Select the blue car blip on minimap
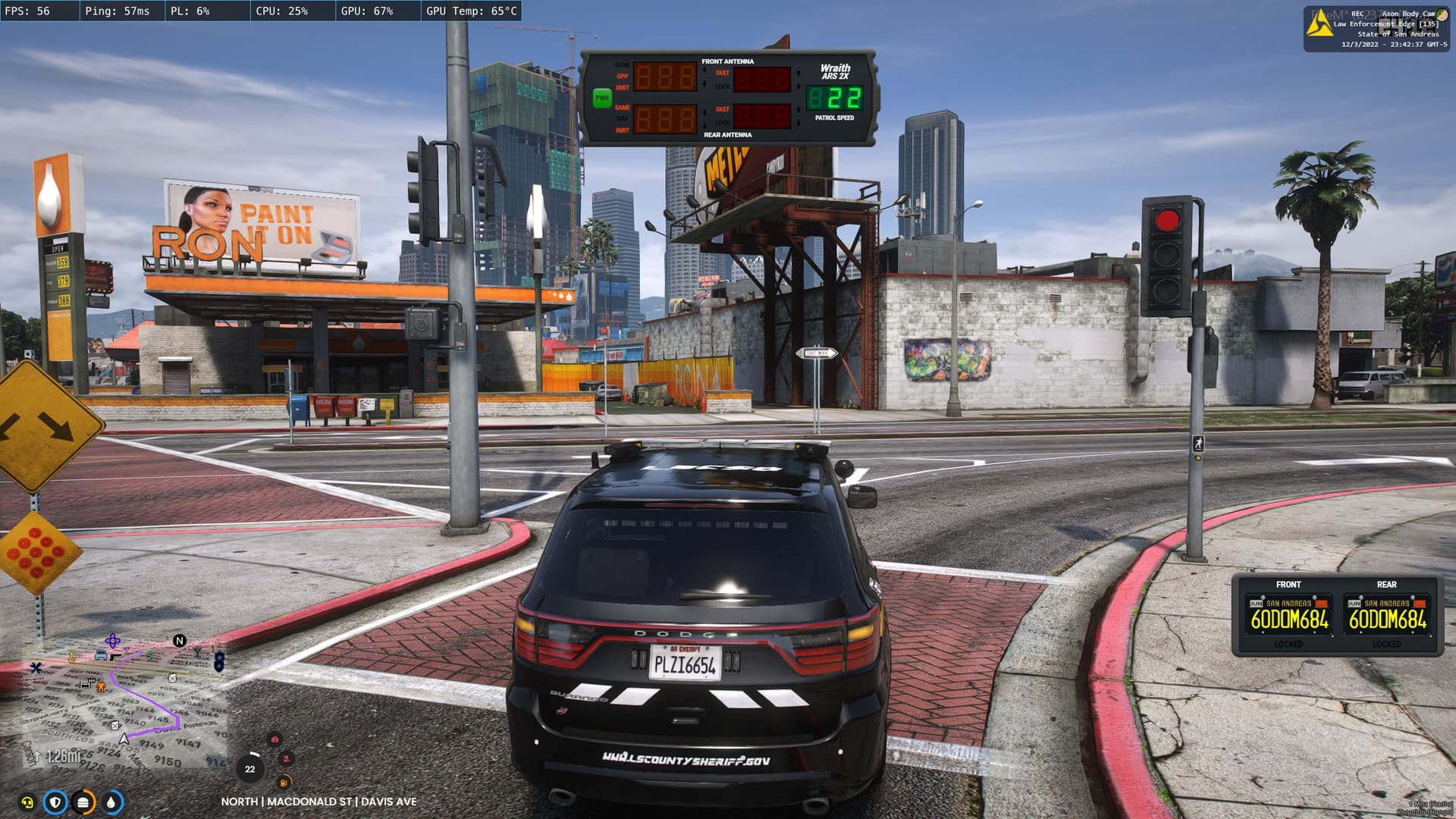 click(101, 655)
